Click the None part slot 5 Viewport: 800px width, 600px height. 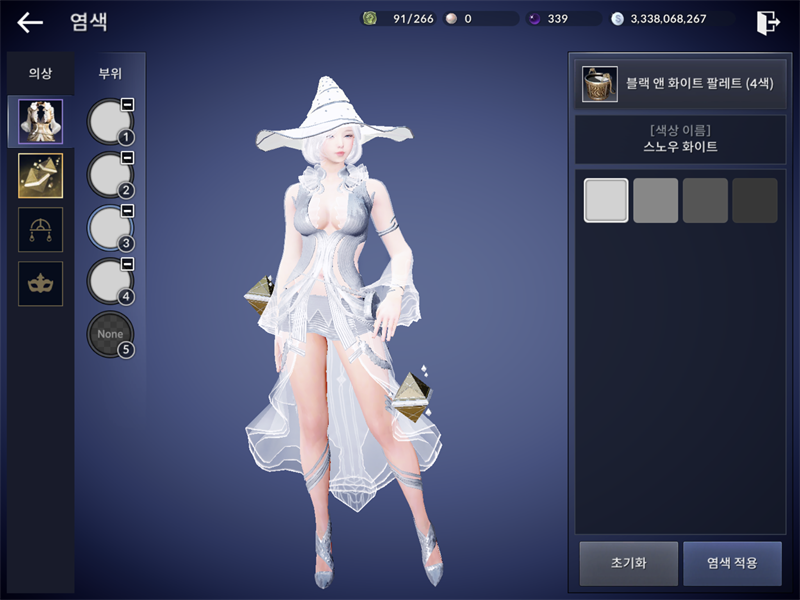[109, 335]
